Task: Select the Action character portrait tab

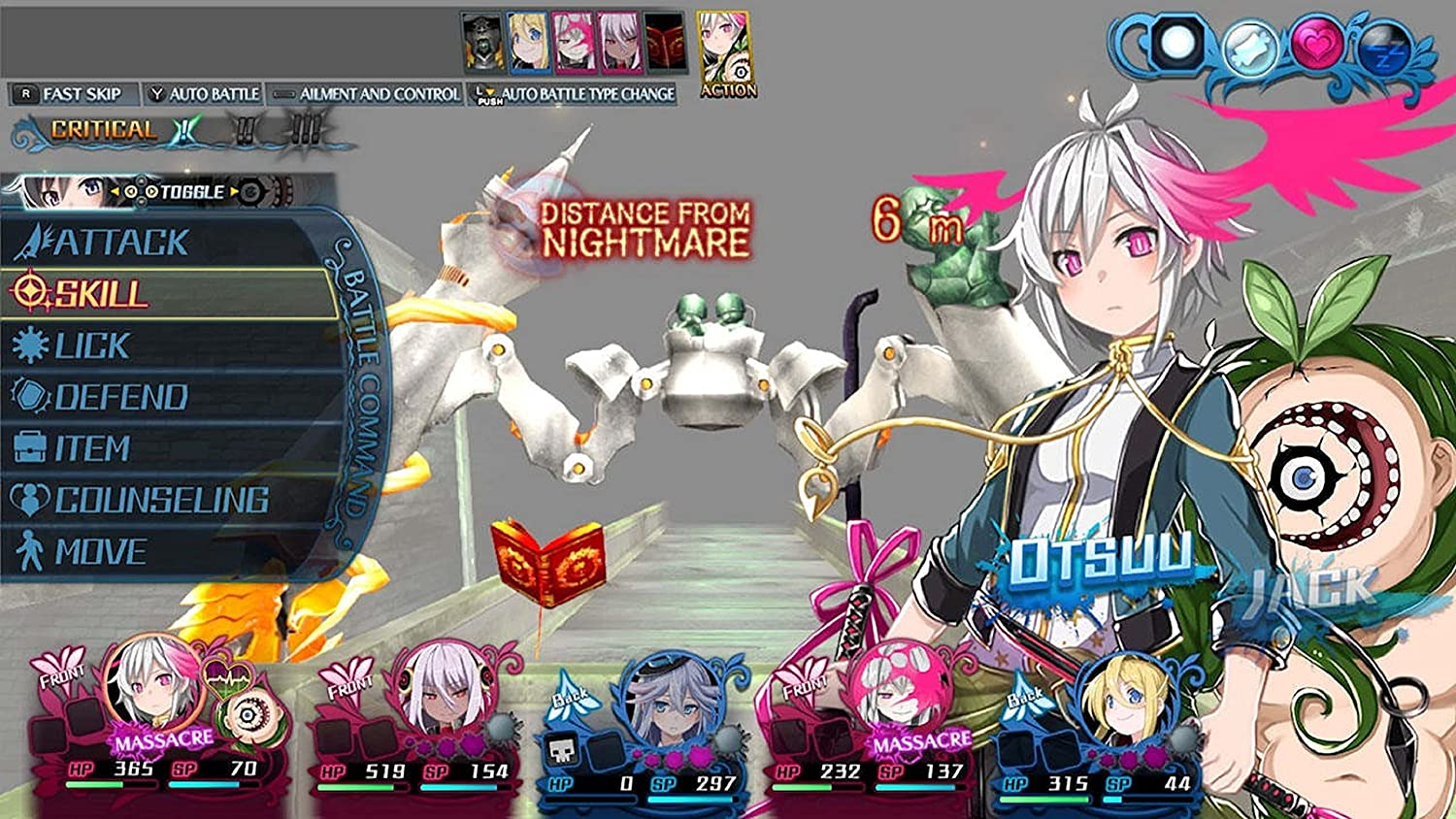Action: (723, 47)
